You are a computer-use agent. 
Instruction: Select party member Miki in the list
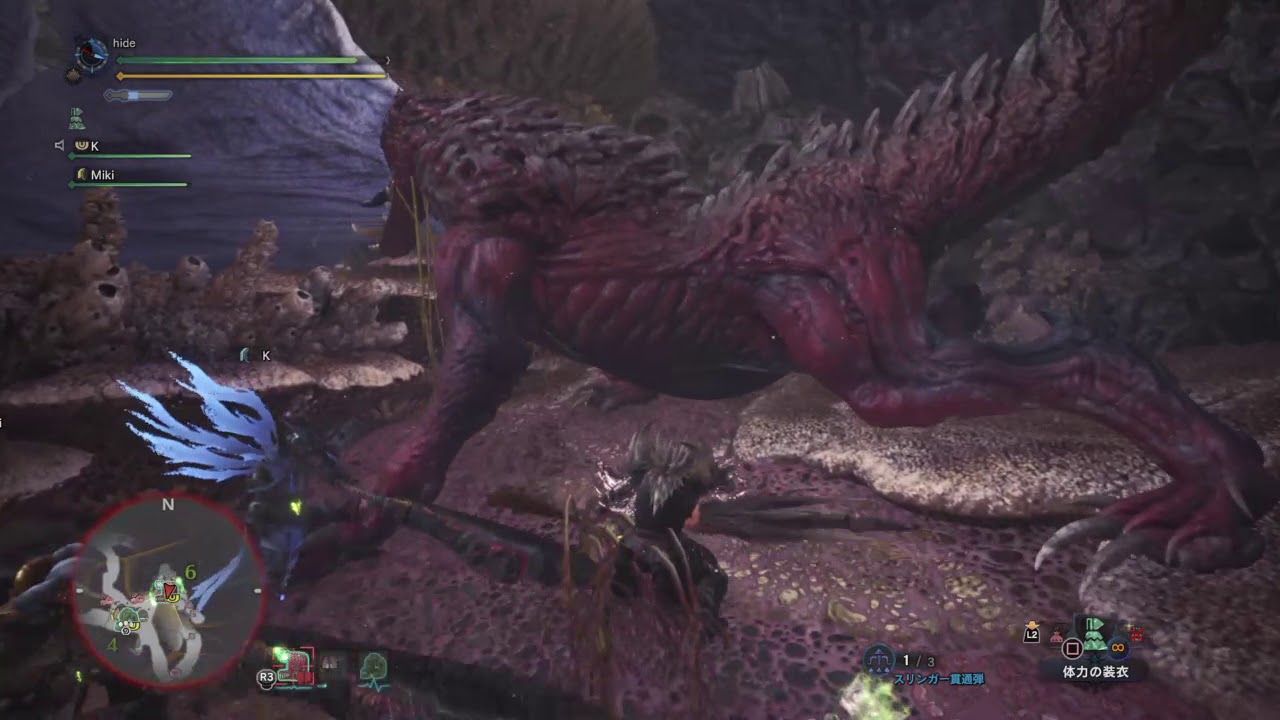coord(102,174)
